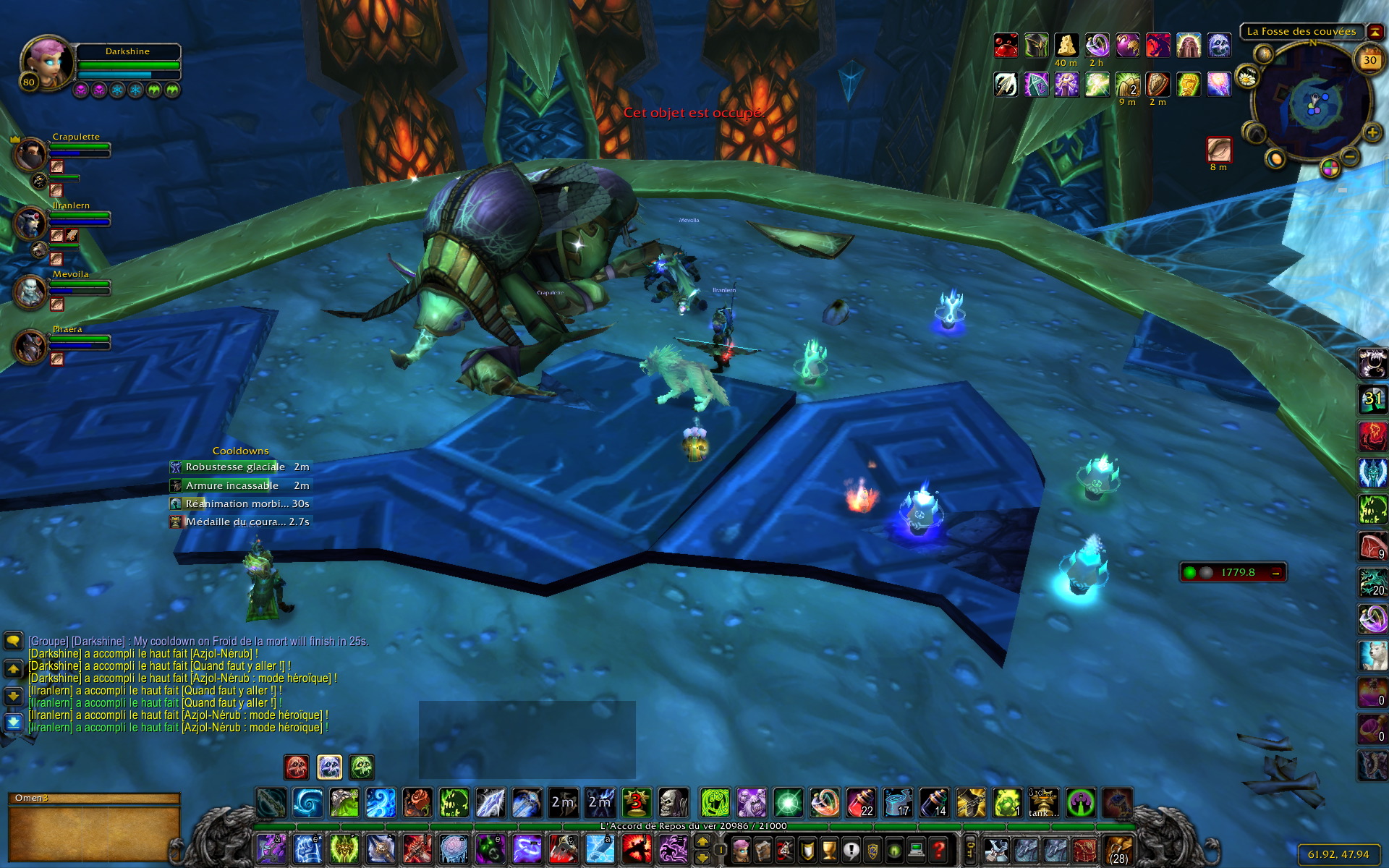Open the red question mark help button
The height and width of the screenshot is (868, 1389).
coord(938,849)
